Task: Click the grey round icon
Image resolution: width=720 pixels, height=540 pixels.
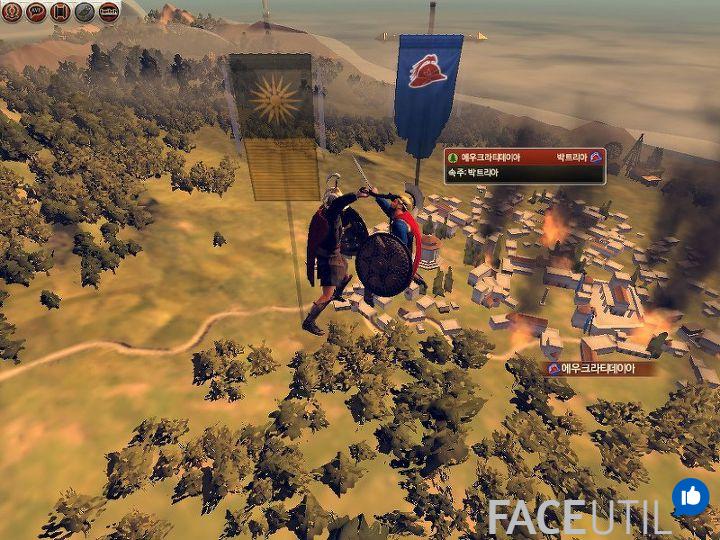Action: (84, 12)
